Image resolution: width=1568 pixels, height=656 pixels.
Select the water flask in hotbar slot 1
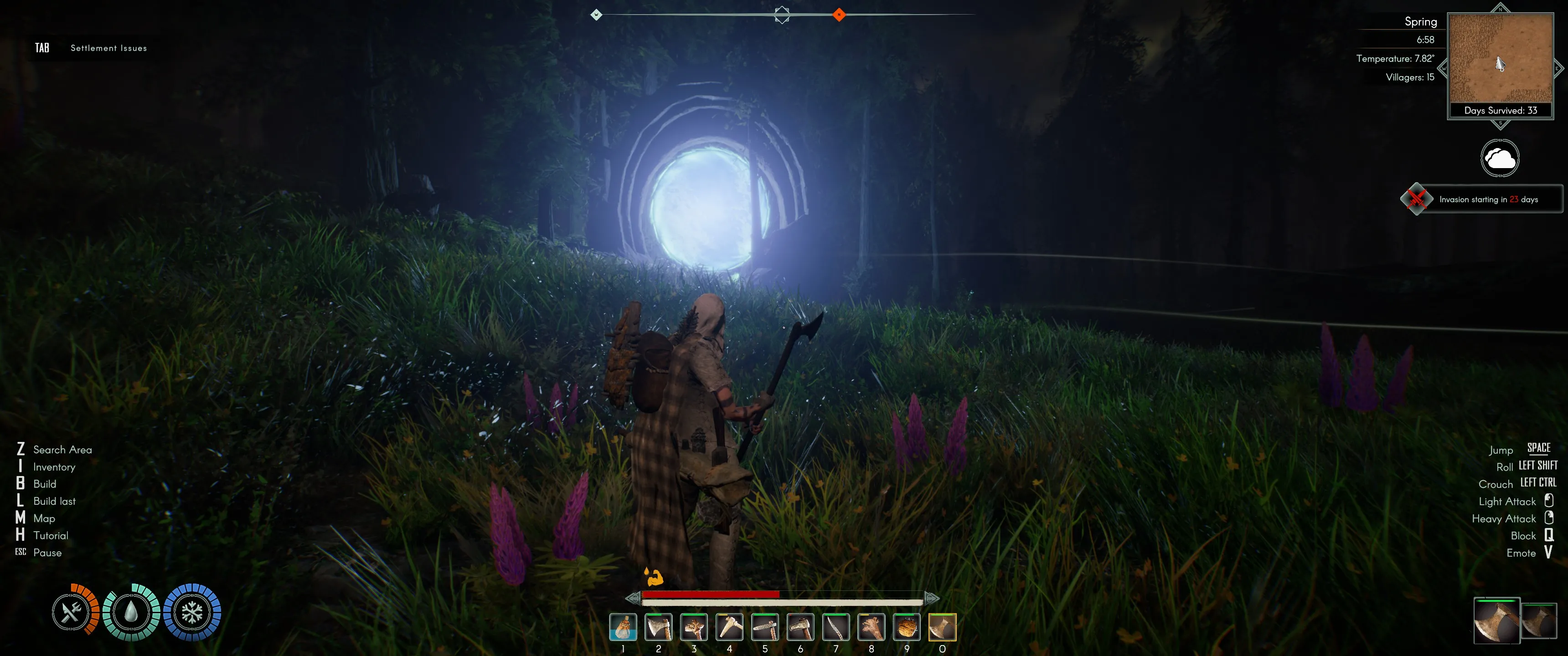pos(623,628)
